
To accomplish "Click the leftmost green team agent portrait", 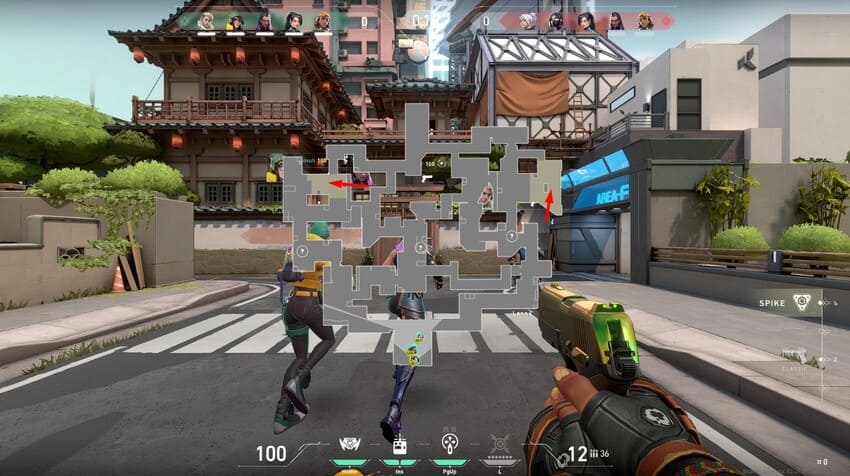I will coord(206,20).
